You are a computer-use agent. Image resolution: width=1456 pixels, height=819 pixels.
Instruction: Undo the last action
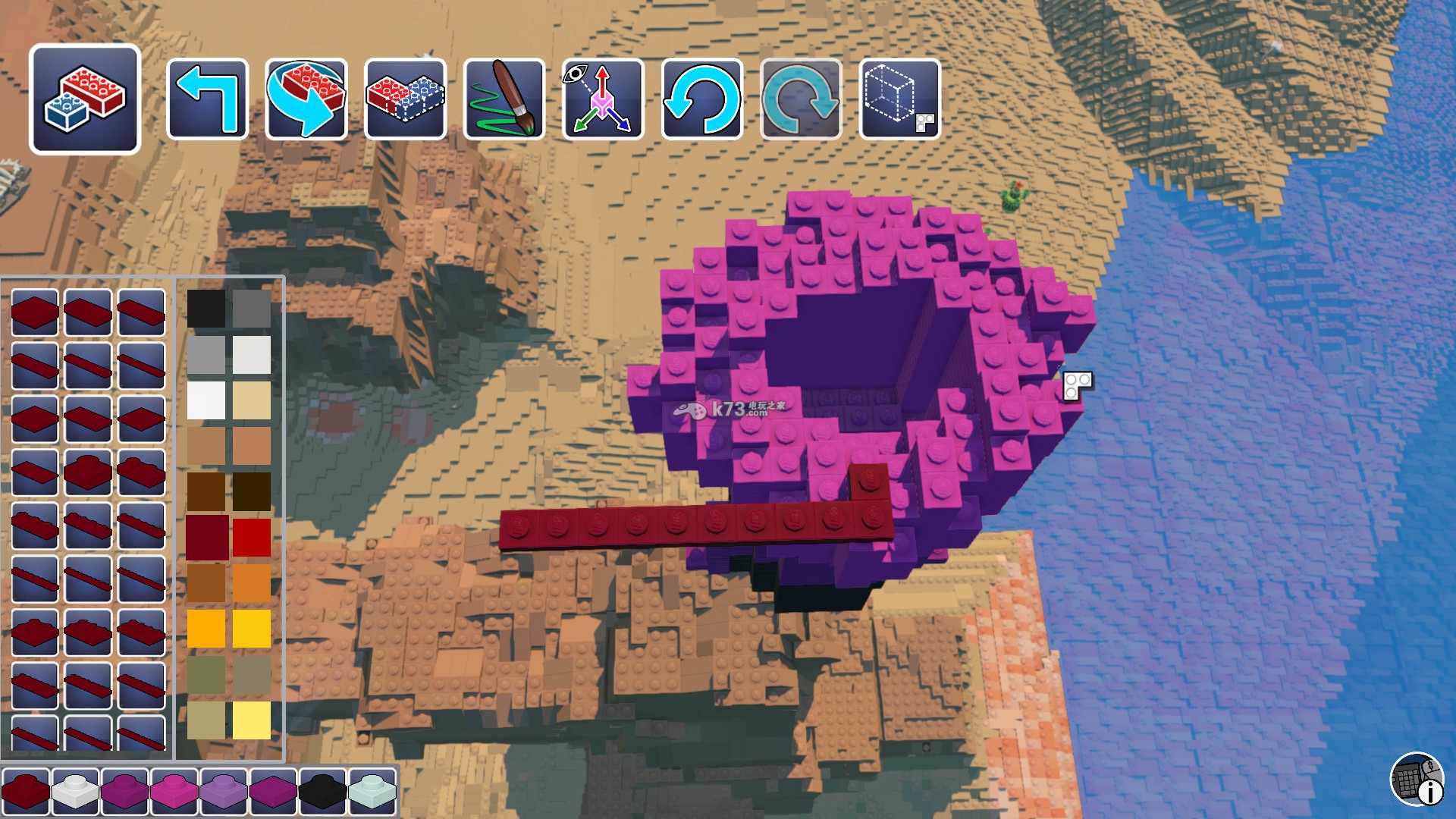click(701, 99)
